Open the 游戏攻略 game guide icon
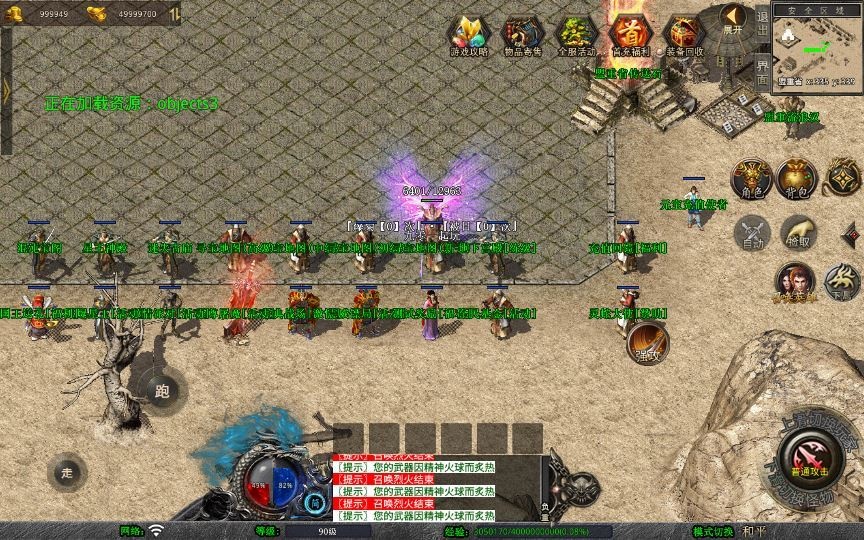864x540 pixels. pyautogui.click(x=466, y=35)
